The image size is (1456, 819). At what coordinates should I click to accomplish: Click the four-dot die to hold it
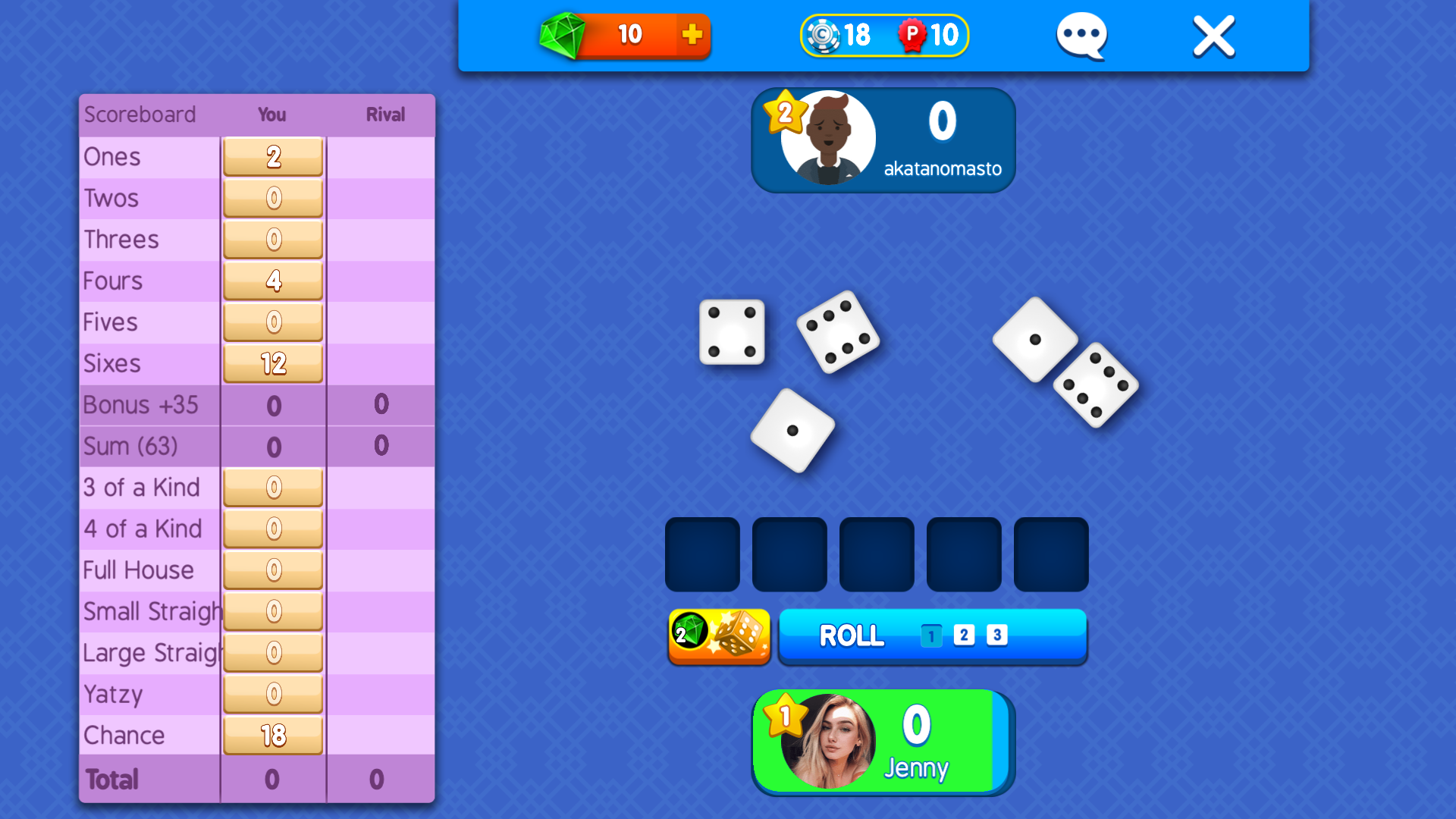[732, 334]
